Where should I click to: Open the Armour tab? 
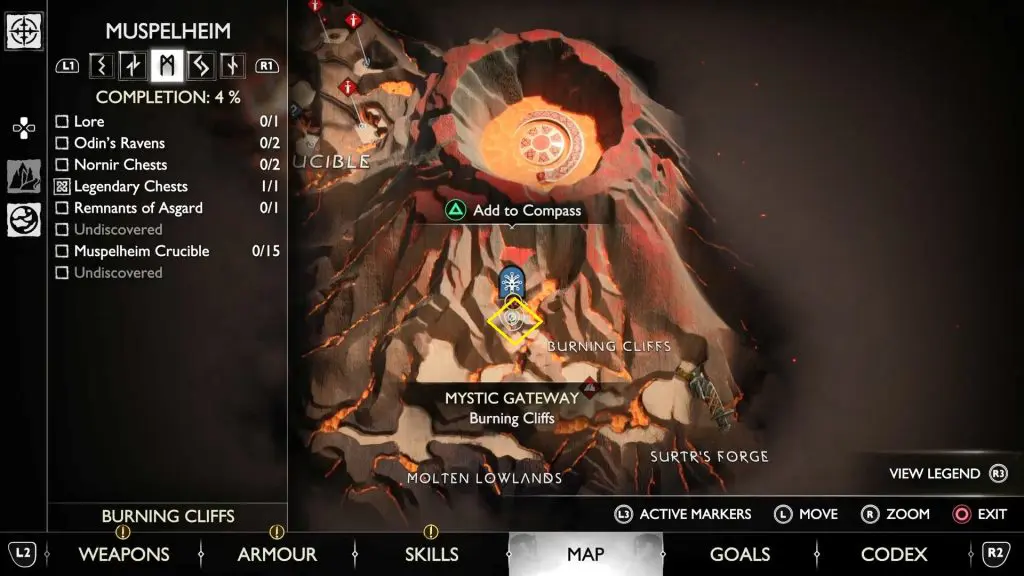(277, 554)
